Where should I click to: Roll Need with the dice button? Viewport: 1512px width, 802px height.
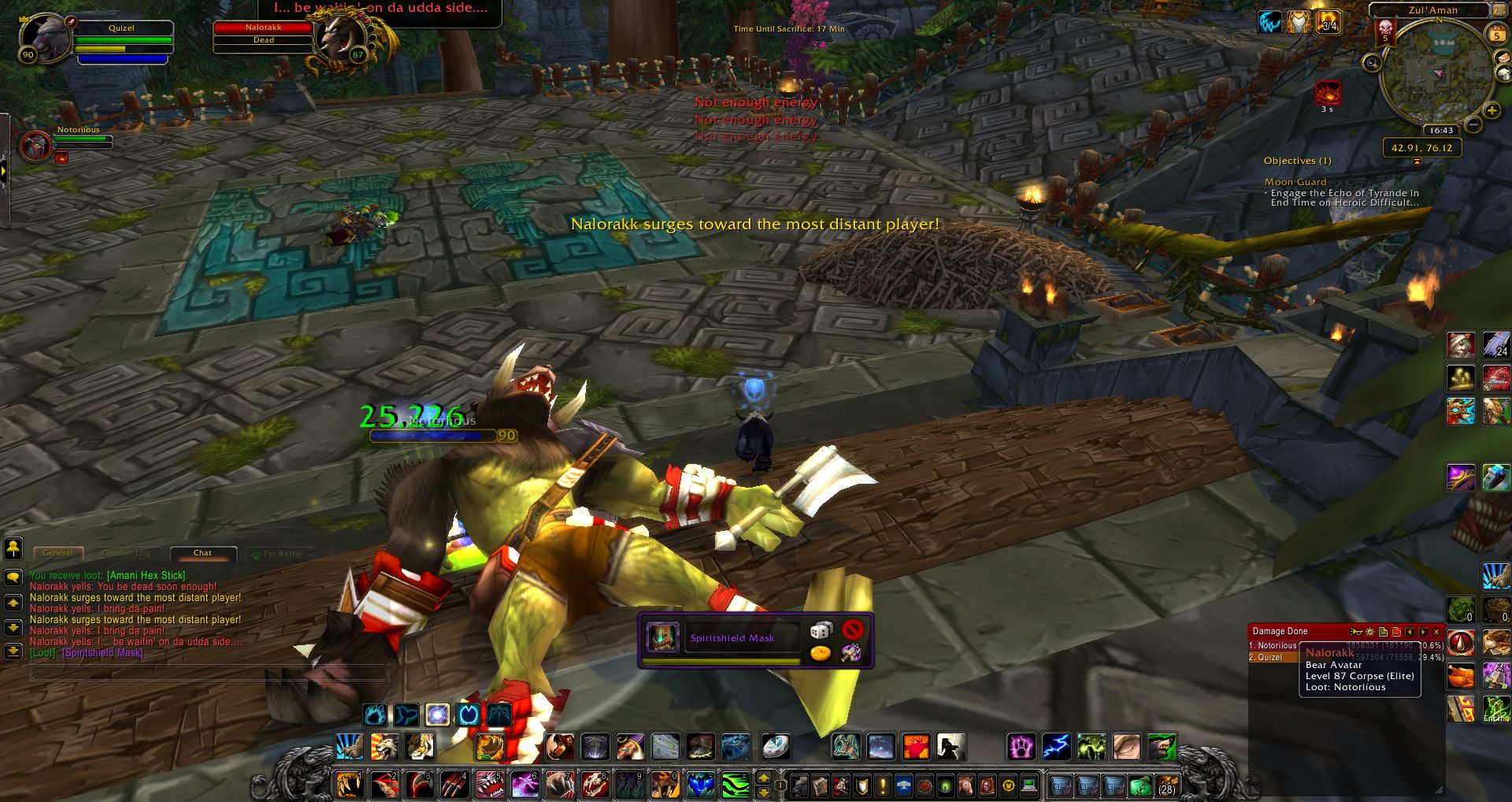coord(821,629)
